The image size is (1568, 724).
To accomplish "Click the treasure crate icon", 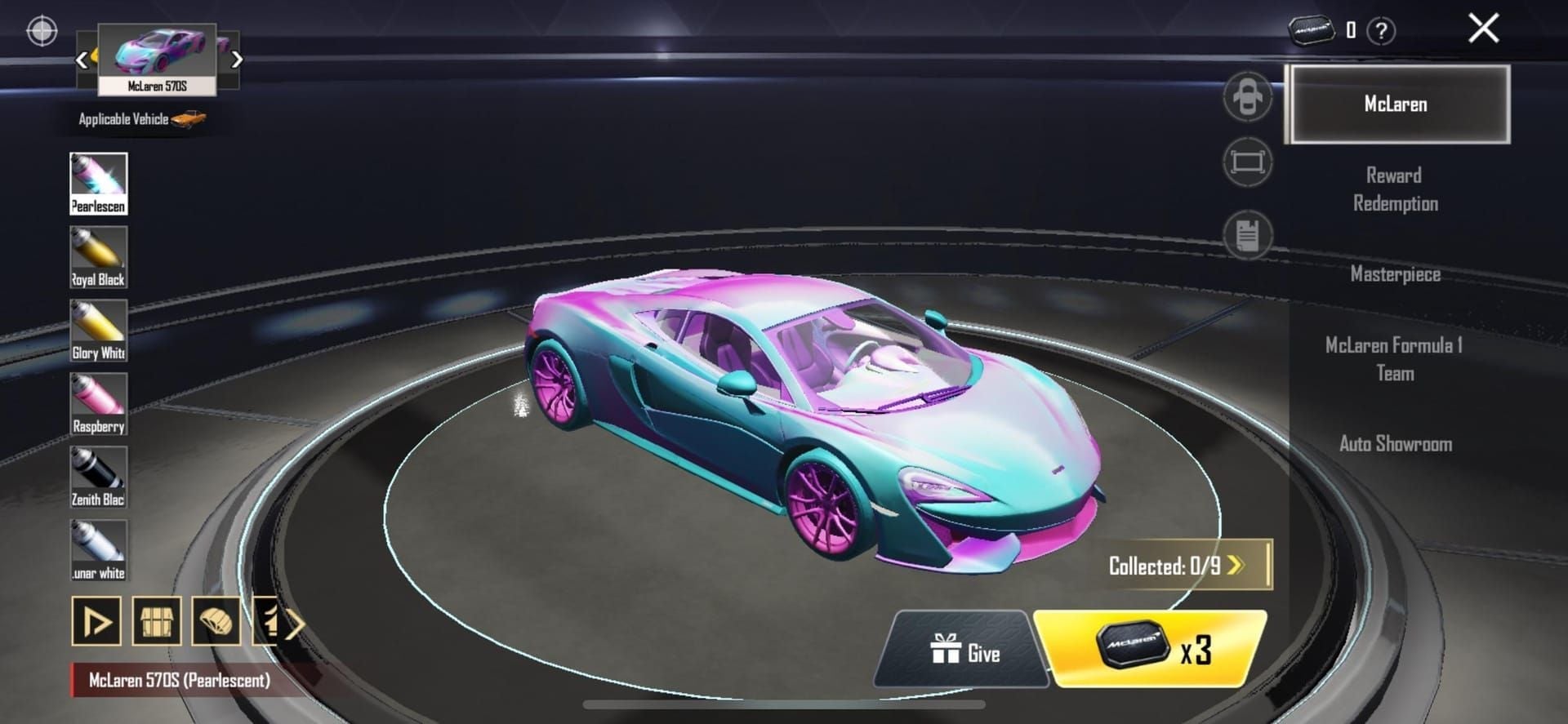I will (156, 623).
